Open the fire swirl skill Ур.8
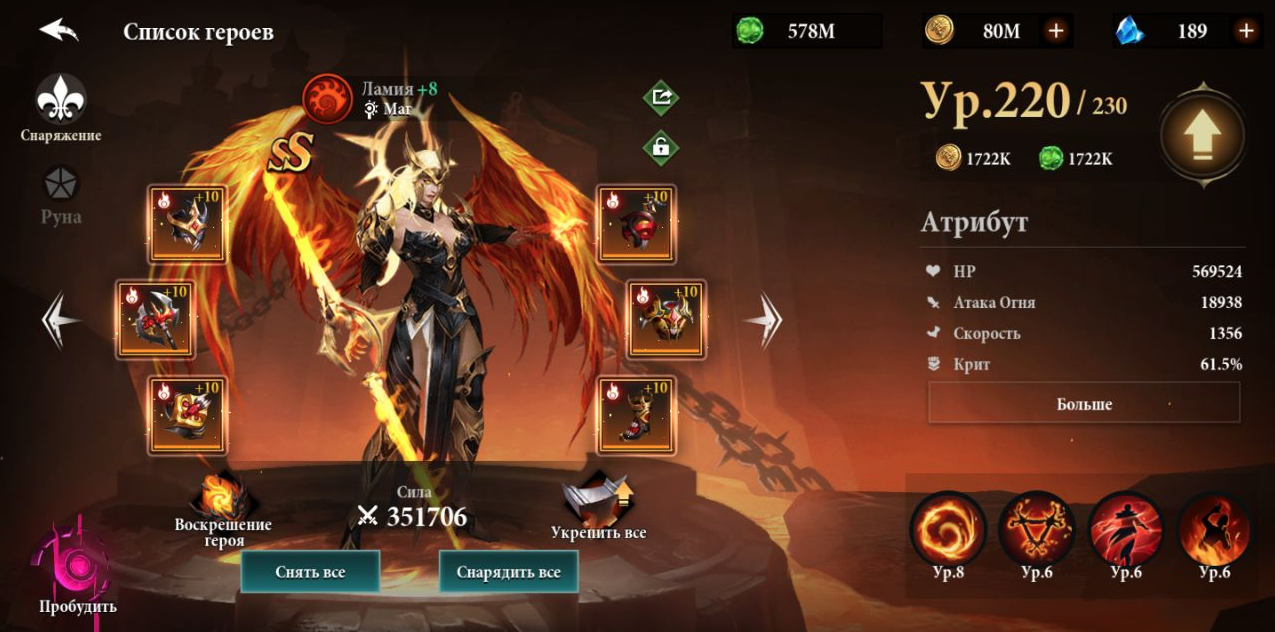1275x632 pixels. tap(947, 531)
